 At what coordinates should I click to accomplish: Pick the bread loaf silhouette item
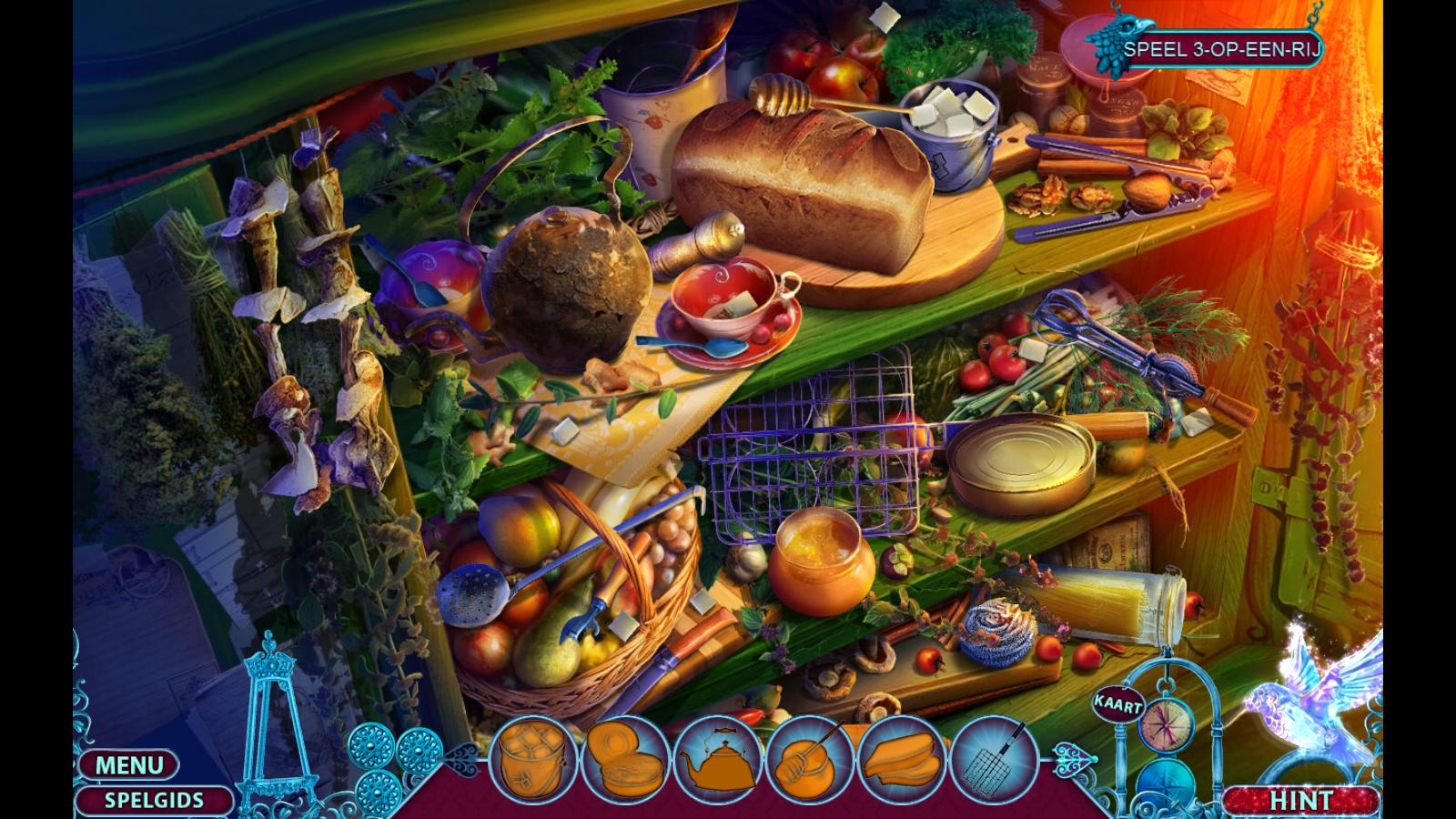(x=901, y=761)
